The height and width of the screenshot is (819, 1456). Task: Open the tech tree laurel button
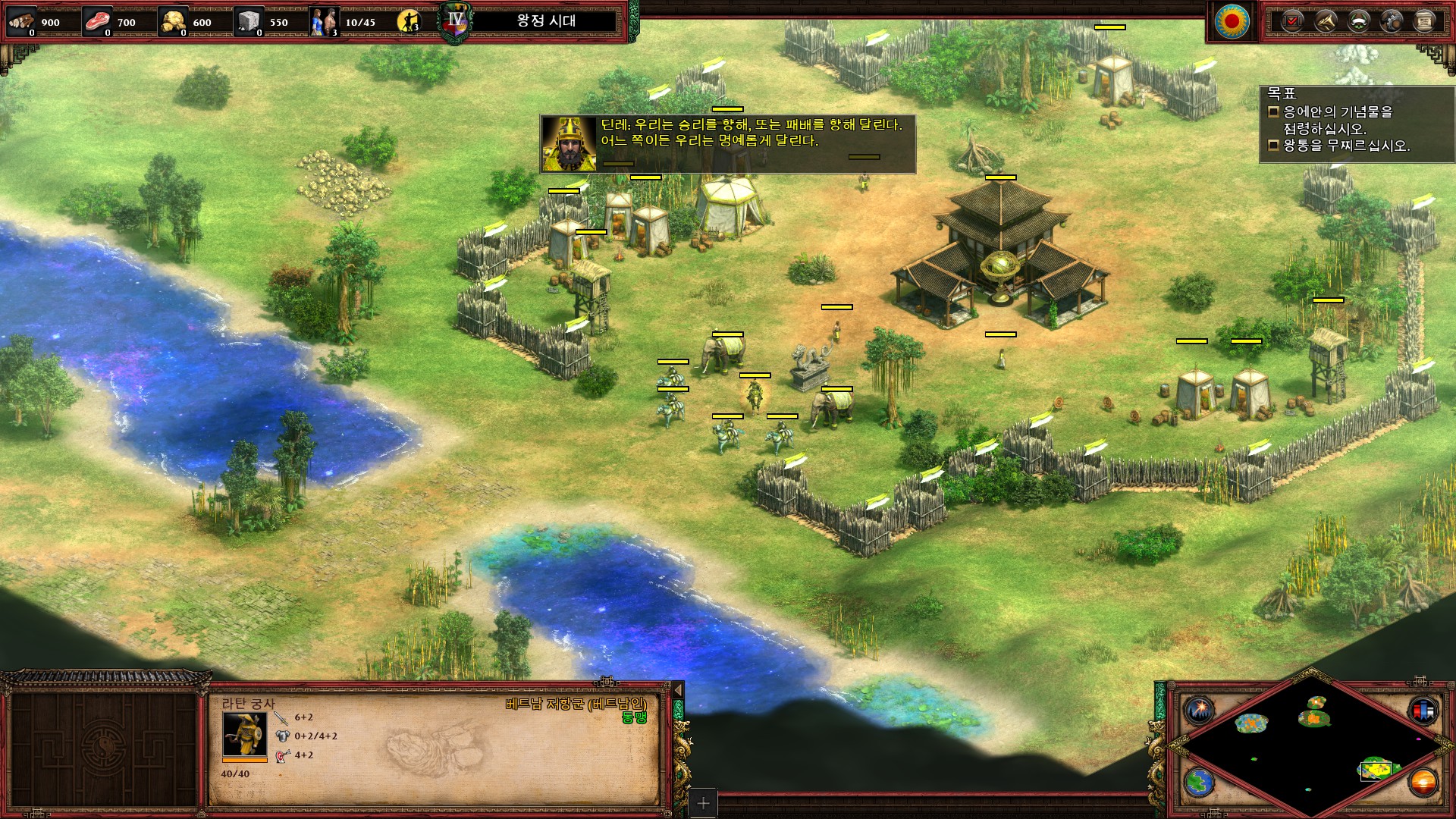click(1358, 21)
